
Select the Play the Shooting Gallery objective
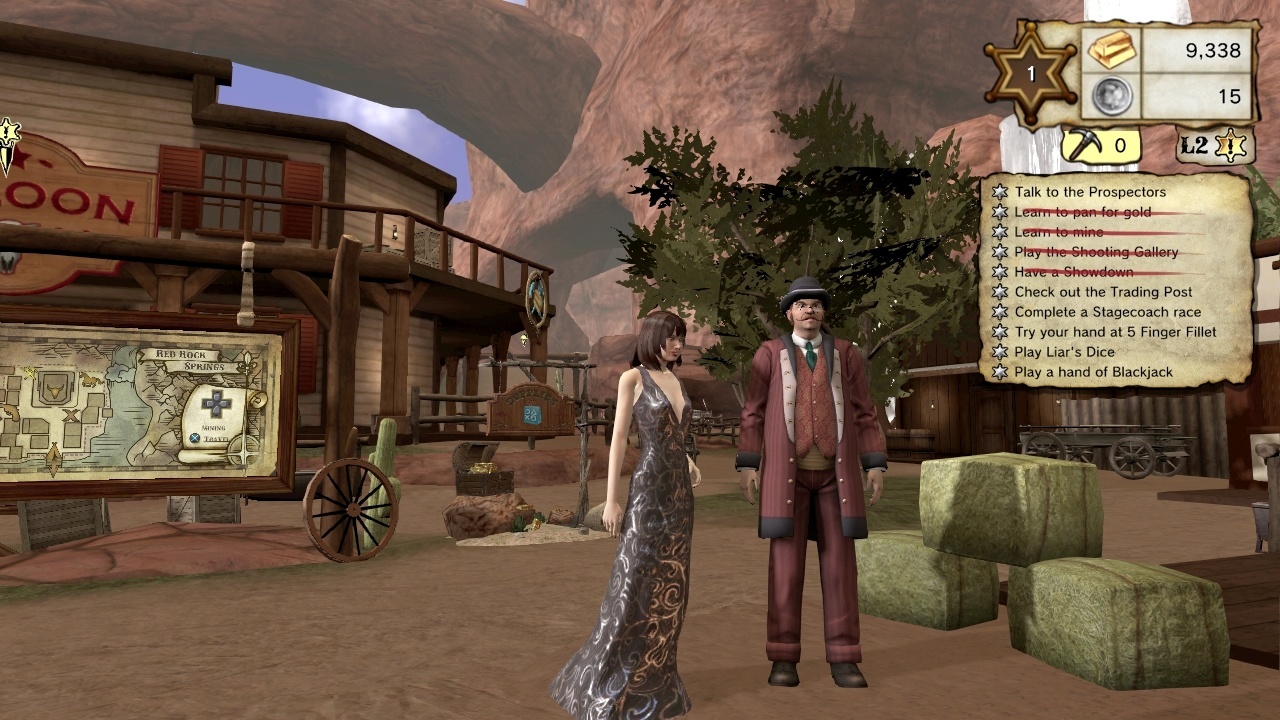1096,252
